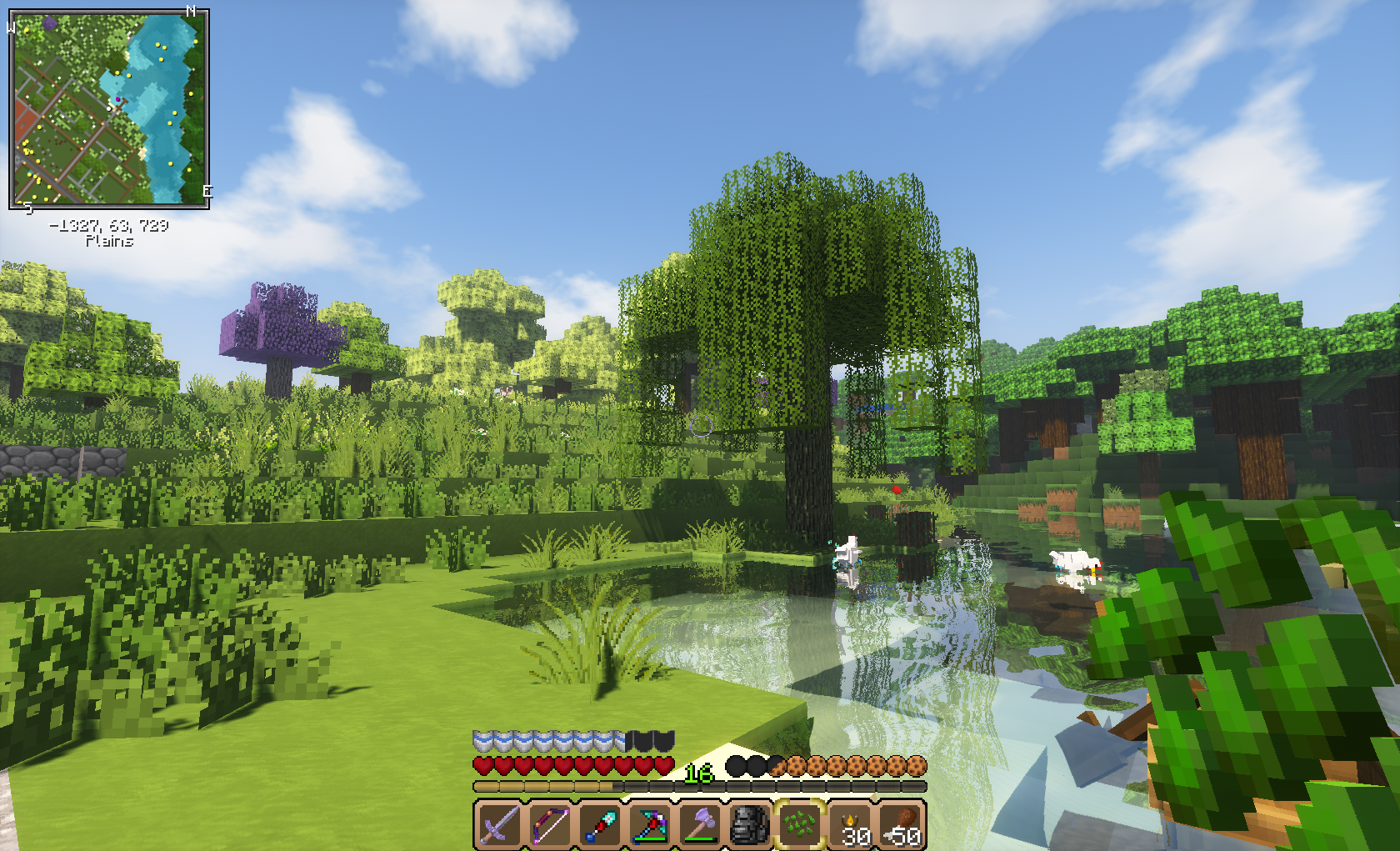Choose the torch stack of 30
1400x851 pixels.
[851, 824]
